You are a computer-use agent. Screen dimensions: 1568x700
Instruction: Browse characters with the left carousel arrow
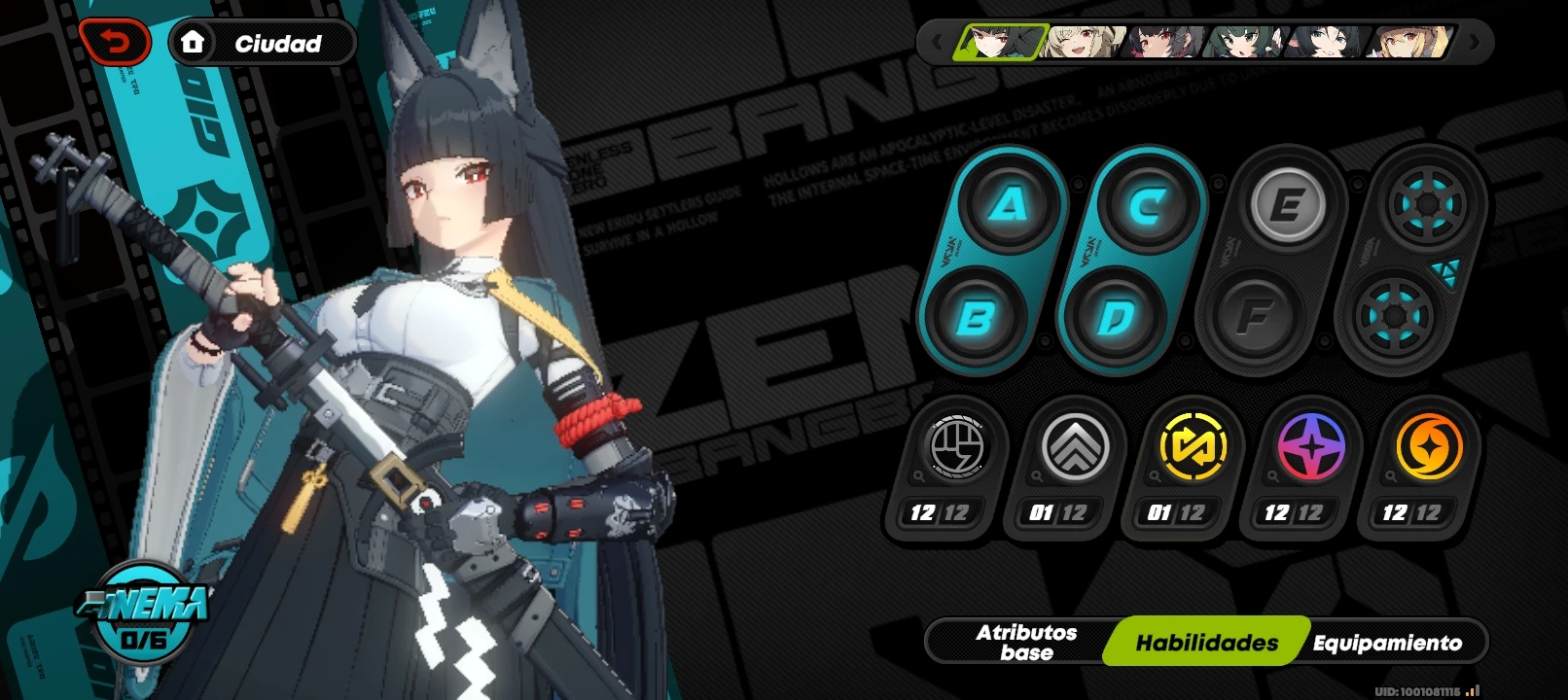tap(937, 43)
